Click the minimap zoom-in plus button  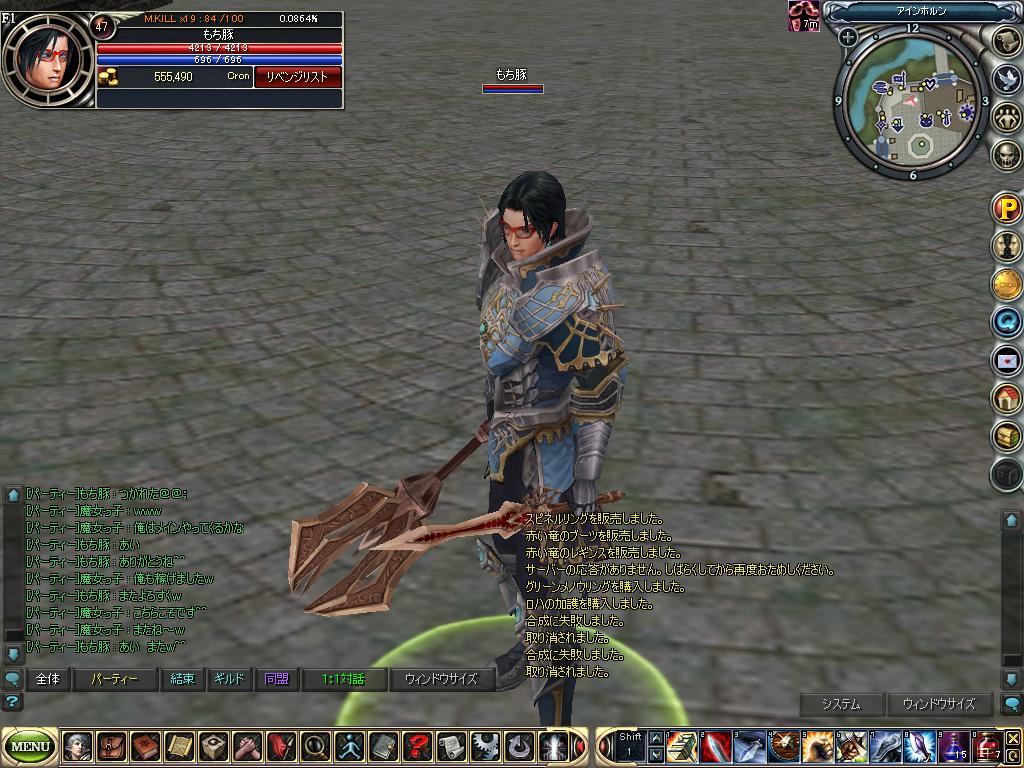849,38
